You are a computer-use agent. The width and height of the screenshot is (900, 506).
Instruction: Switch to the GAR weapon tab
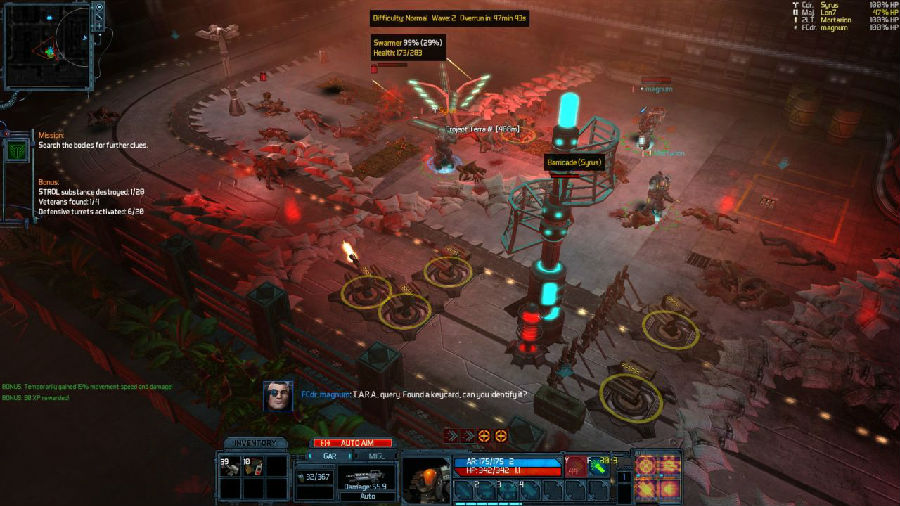click(328, 454)
